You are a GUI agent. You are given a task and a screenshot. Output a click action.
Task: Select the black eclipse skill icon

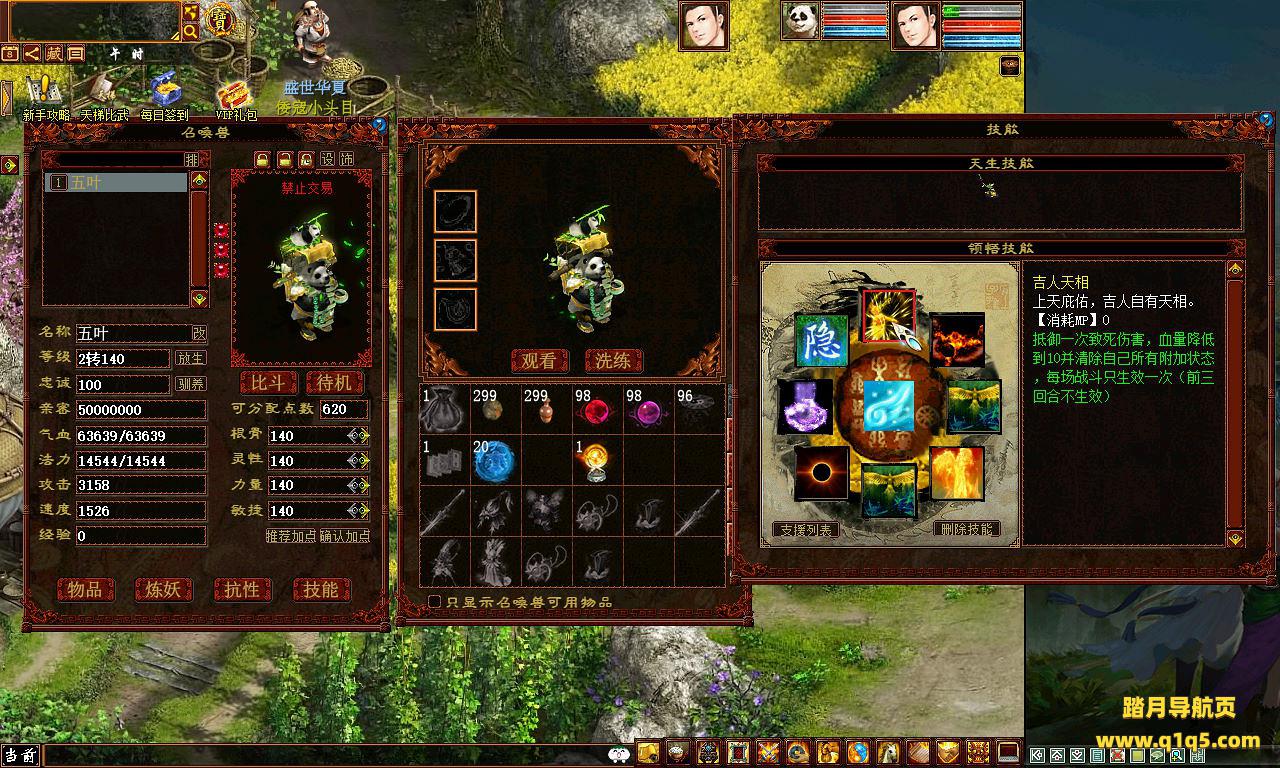821,472
